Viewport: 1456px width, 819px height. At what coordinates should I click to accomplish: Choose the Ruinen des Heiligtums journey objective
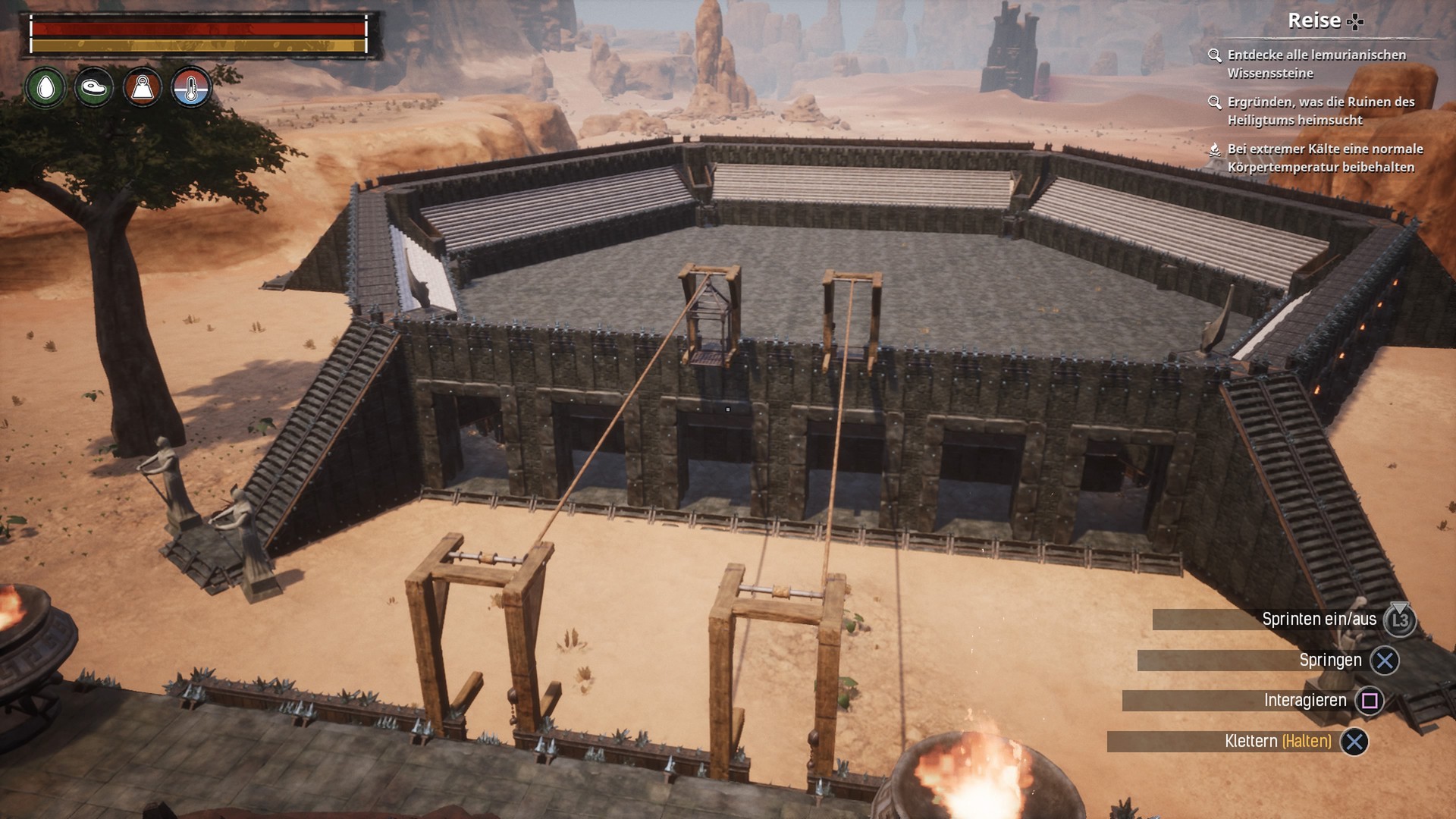[1319, 111]
